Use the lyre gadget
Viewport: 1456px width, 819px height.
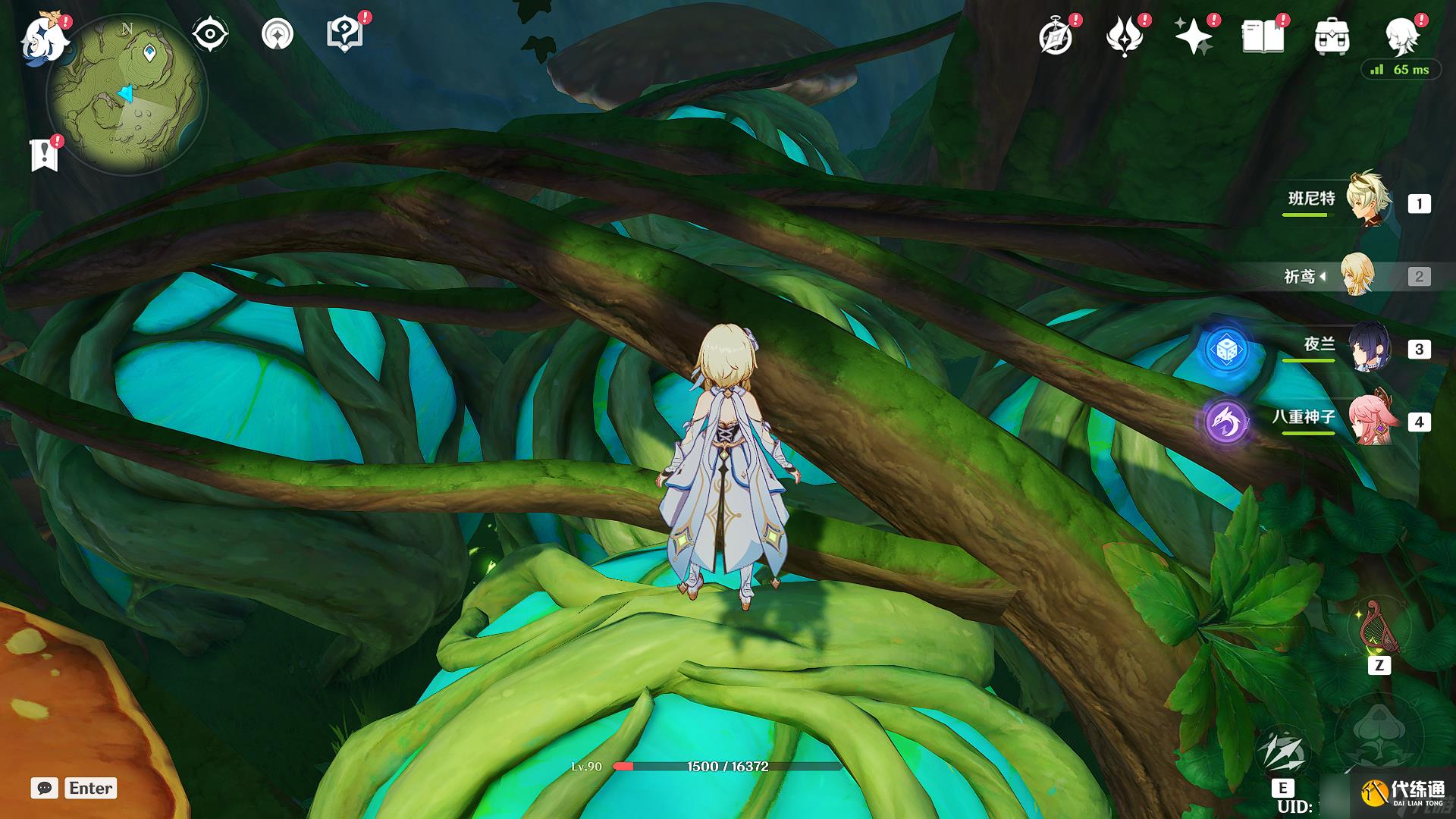click(1379, 631)
